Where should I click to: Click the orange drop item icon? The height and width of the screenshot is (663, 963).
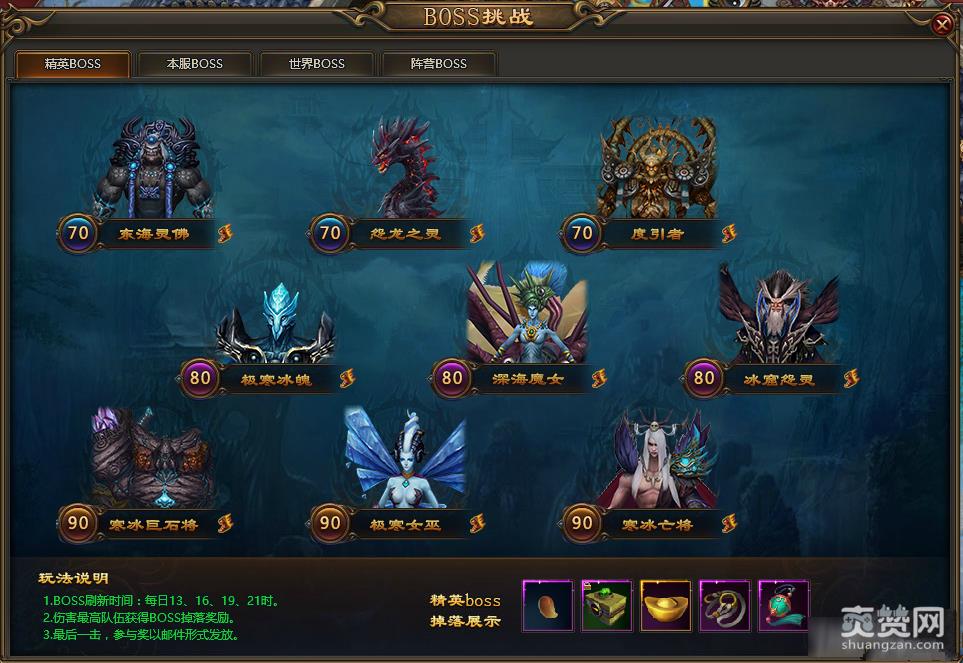(548, 606)
